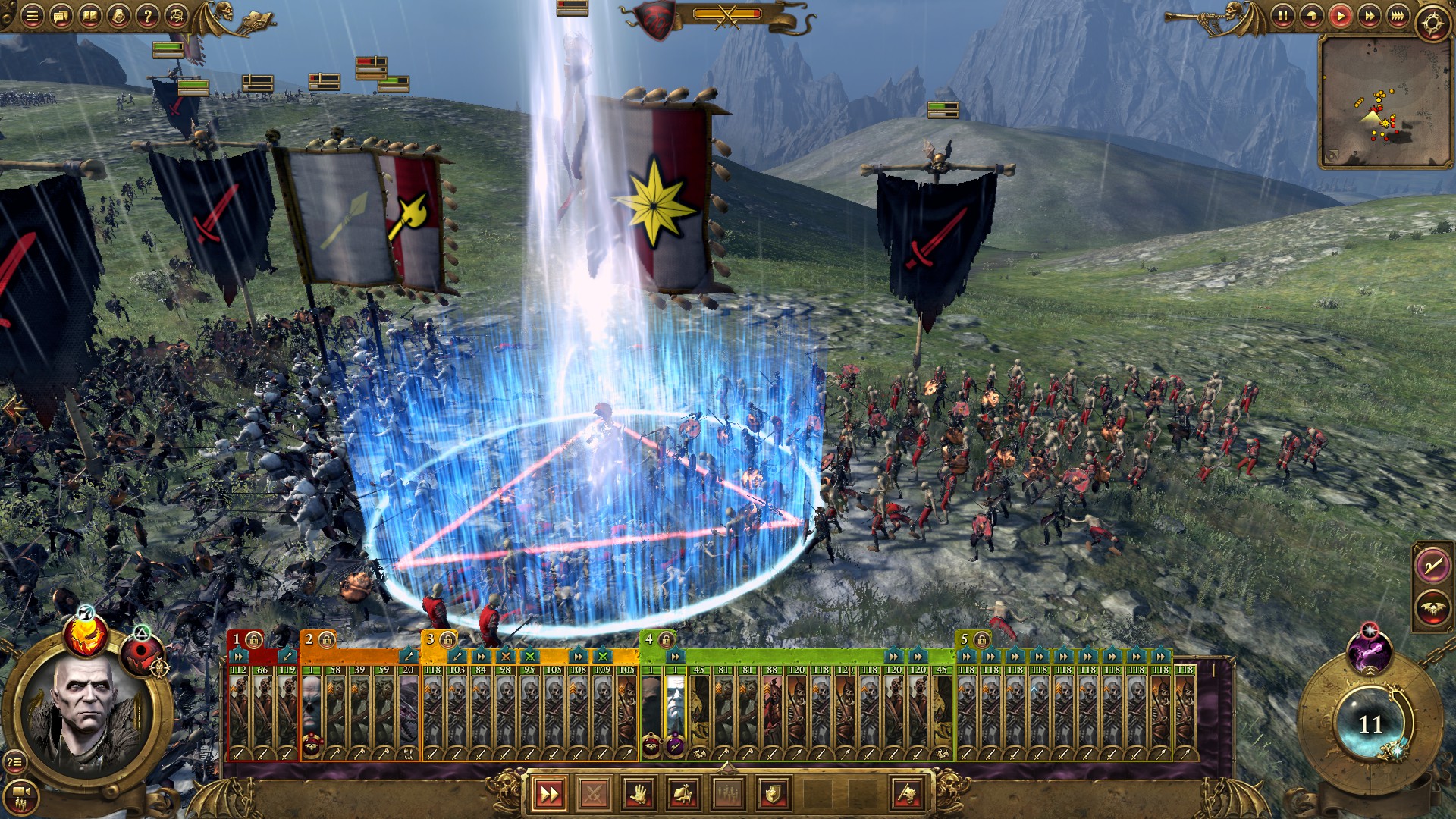Toggle guard mode shield button
This screenshot has width=1456, height=819.
[773, 794]
